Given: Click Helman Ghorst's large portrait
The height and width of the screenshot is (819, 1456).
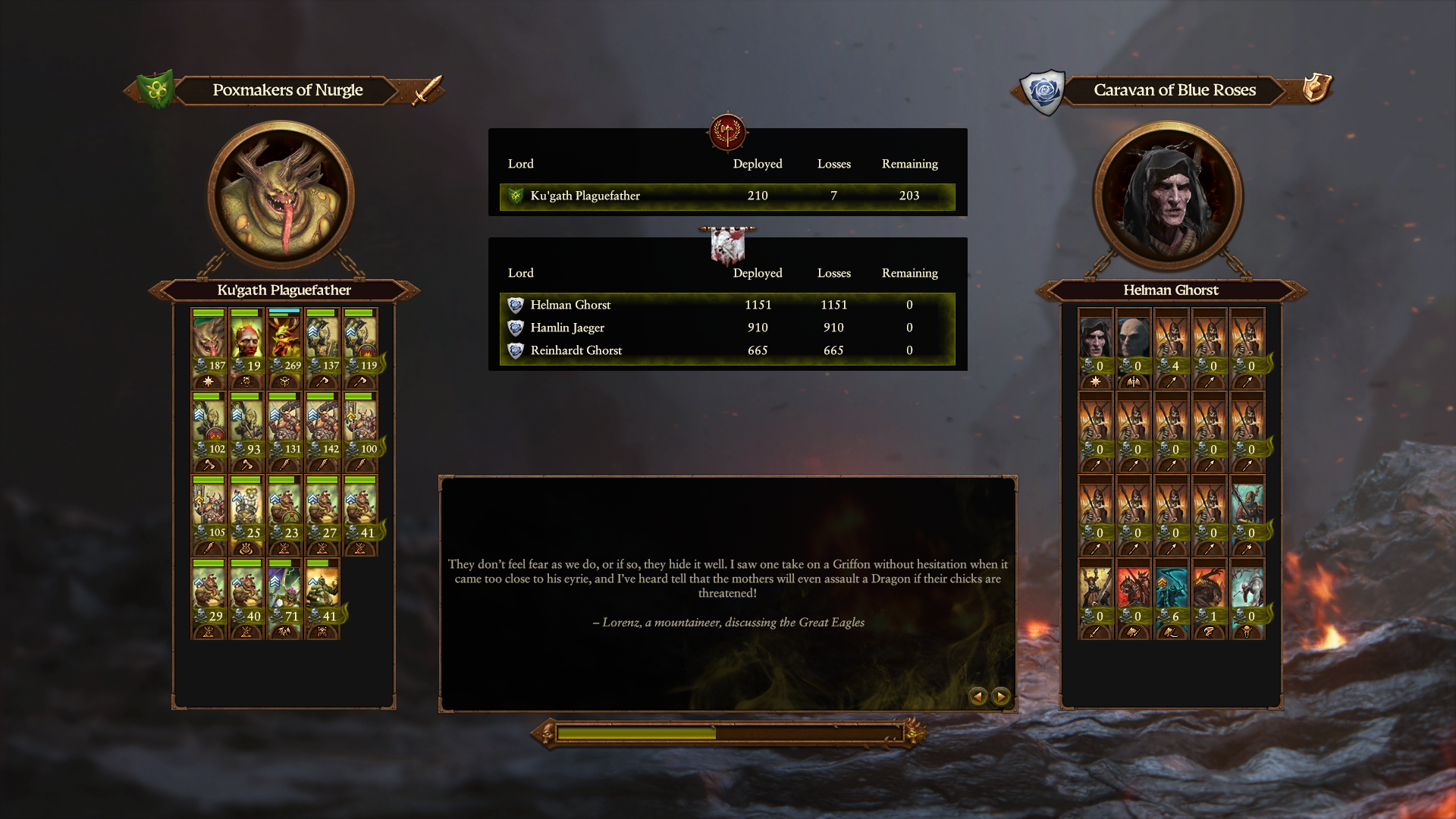Looking at the screenshot, I should (x=1168, y=196).
